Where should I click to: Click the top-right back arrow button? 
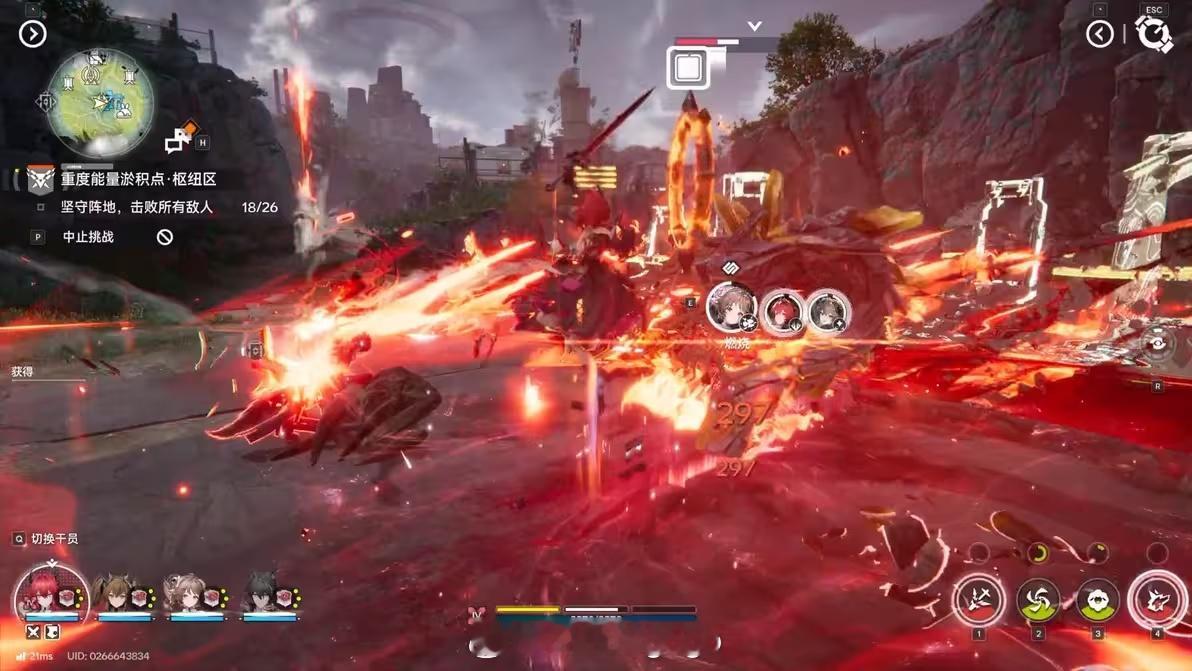click(1099, 35)
